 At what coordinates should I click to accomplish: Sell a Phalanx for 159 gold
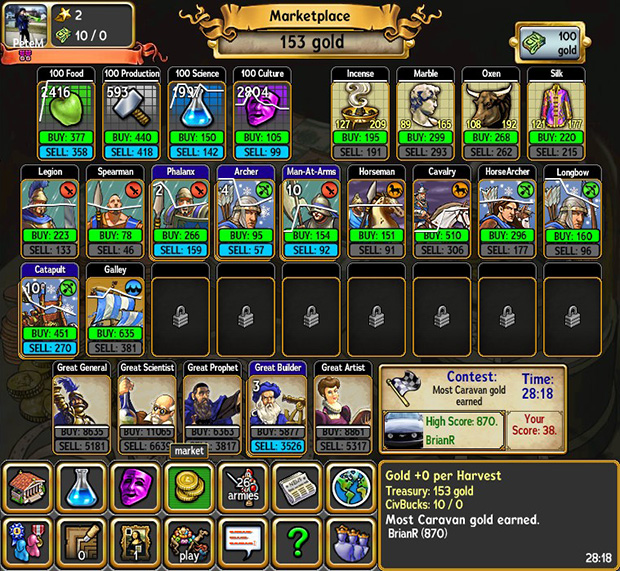180,251
